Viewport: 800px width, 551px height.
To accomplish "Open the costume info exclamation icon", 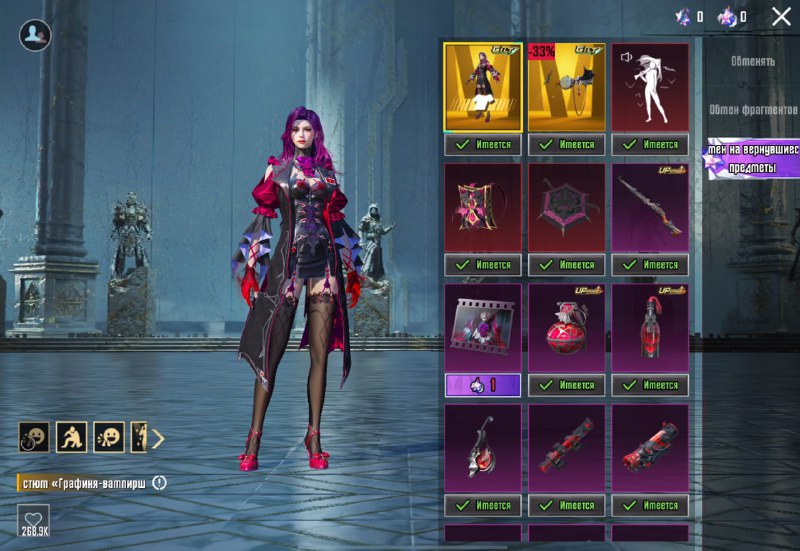I will click(x=160, y=483).
